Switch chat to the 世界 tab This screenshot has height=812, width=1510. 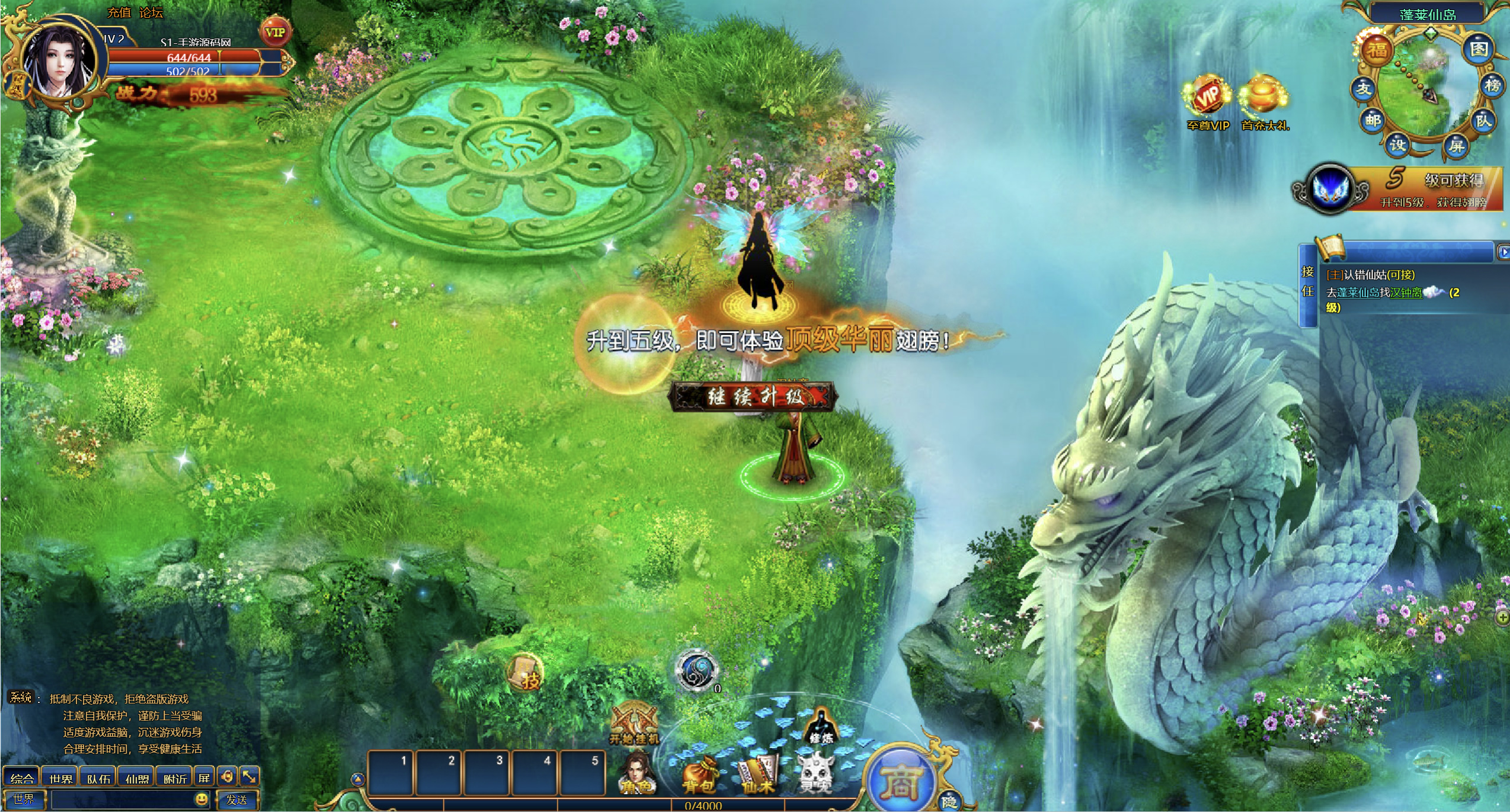(60, 778)
